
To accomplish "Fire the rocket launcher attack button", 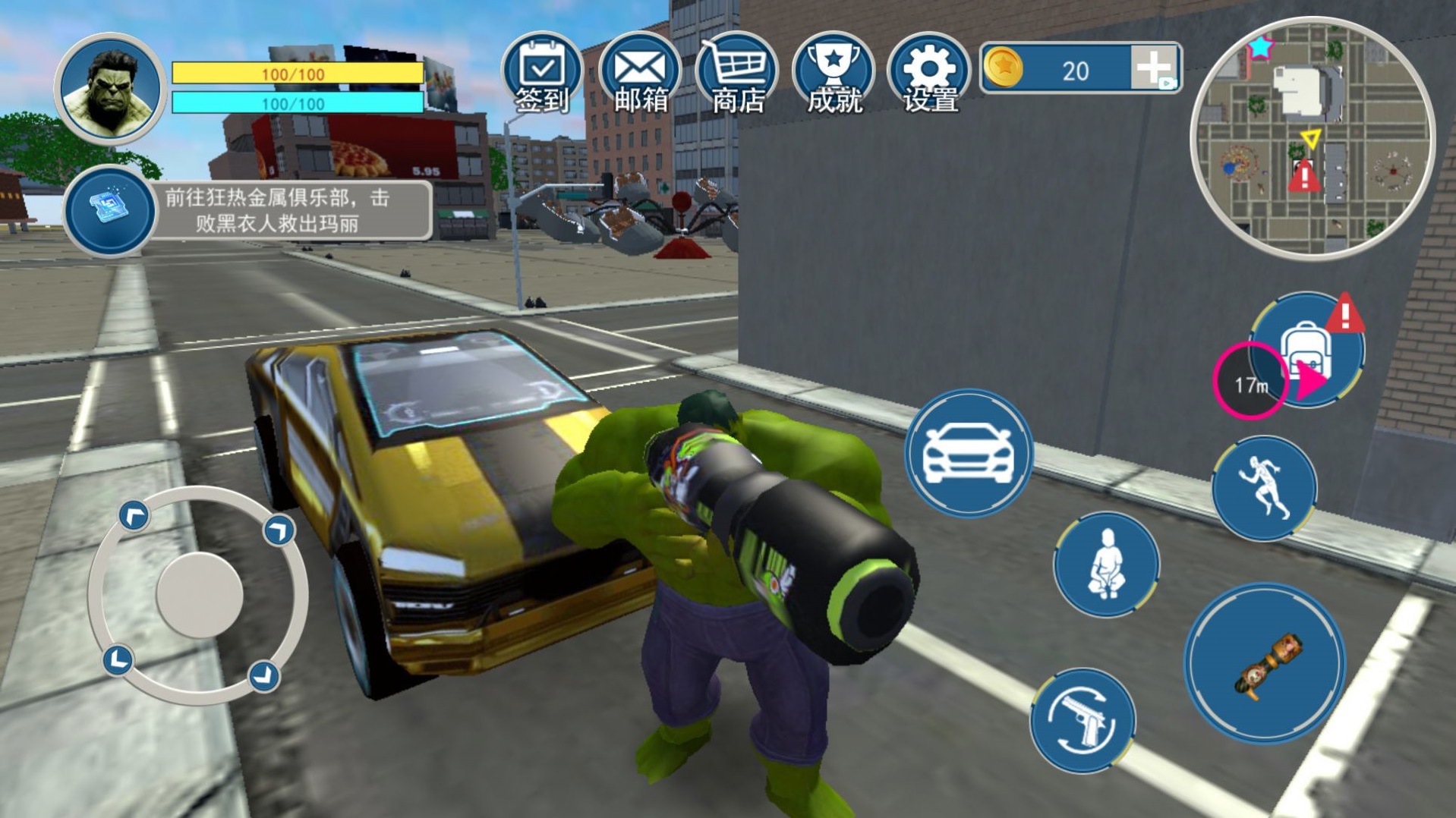I will pos(1265,663).
